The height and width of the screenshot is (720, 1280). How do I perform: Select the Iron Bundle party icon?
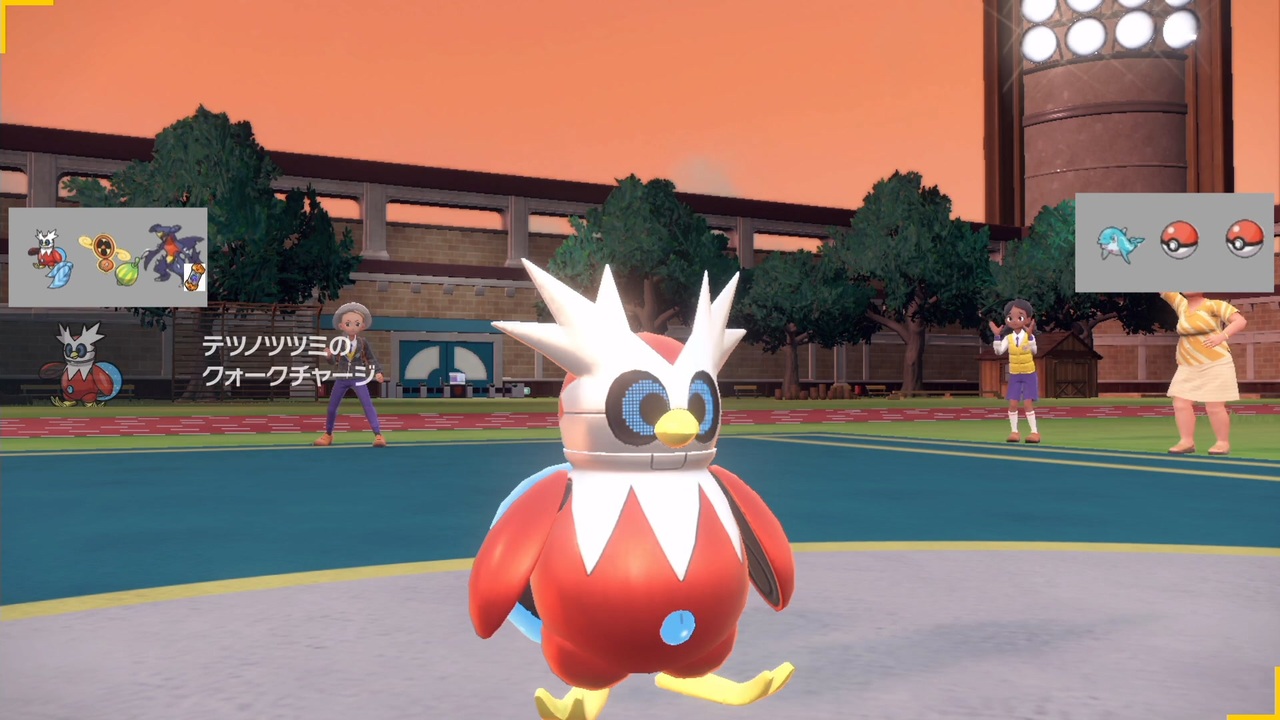coord(45,247)
